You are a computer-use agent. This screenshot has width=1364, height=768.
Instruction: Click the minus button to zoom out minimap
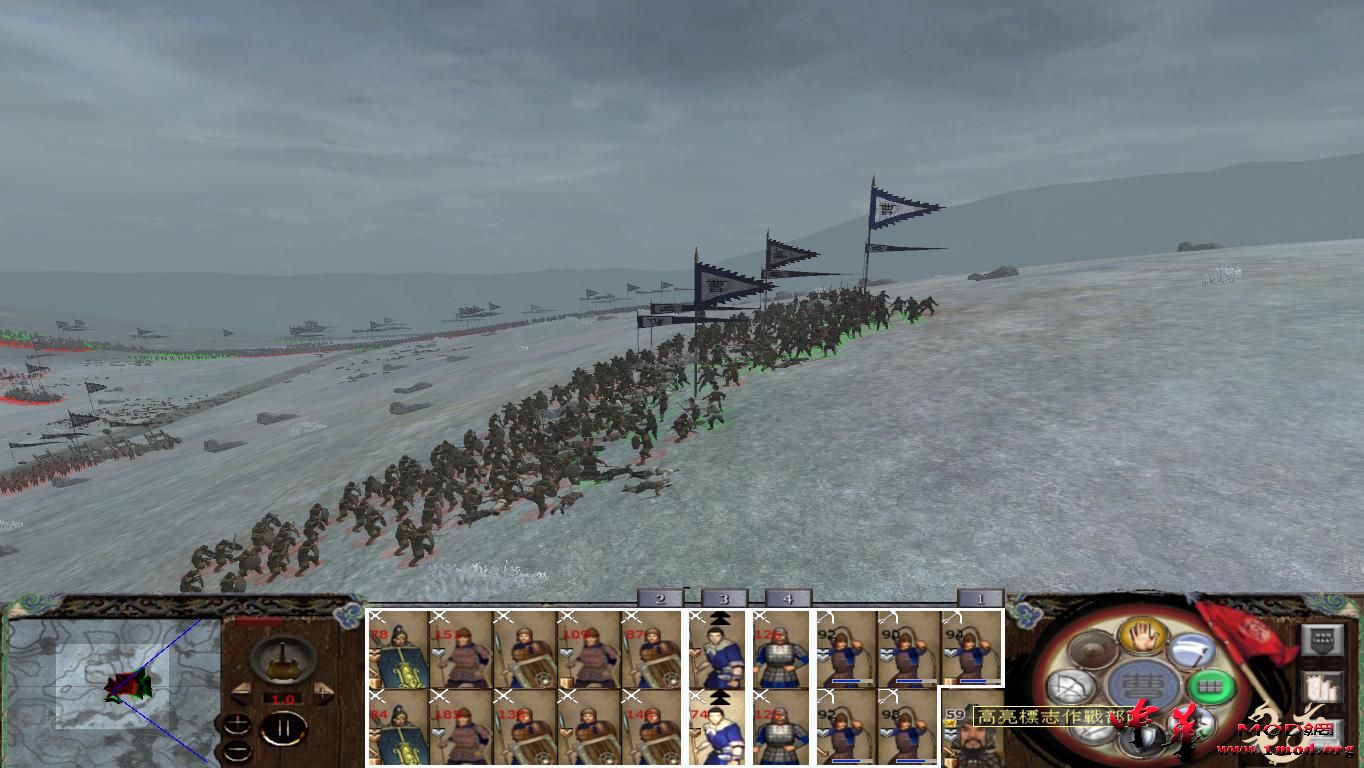pyautogui.click(x=237, y=750)
